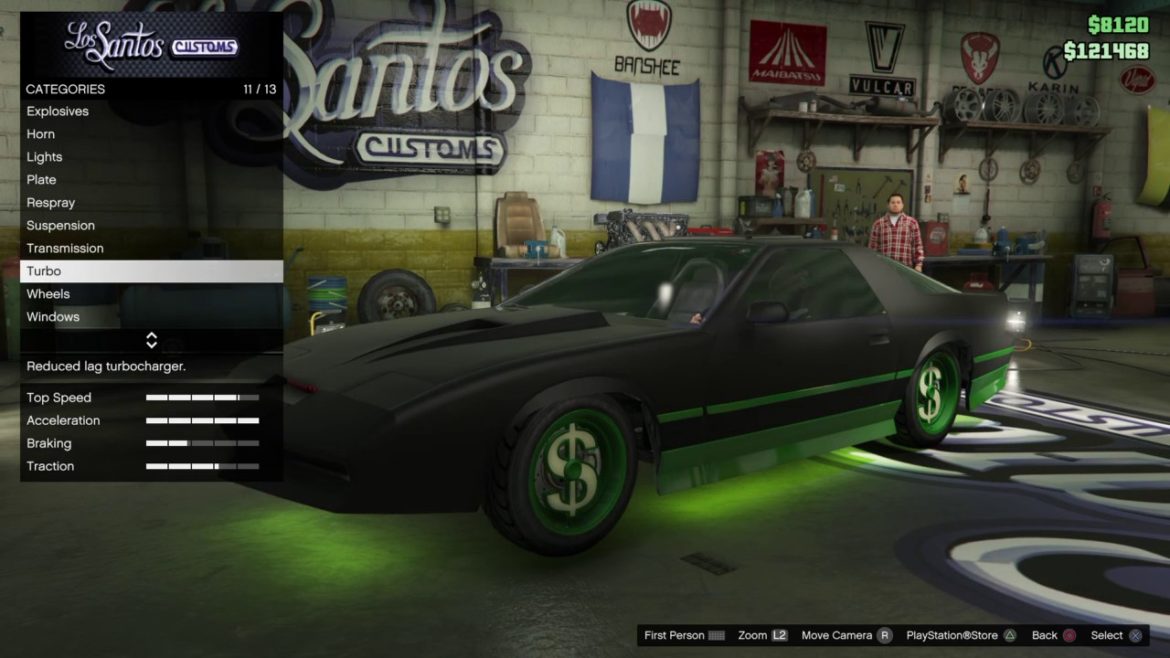Select the Explosives category
The width and height of the screenshot is (1170, 658).
58,111
